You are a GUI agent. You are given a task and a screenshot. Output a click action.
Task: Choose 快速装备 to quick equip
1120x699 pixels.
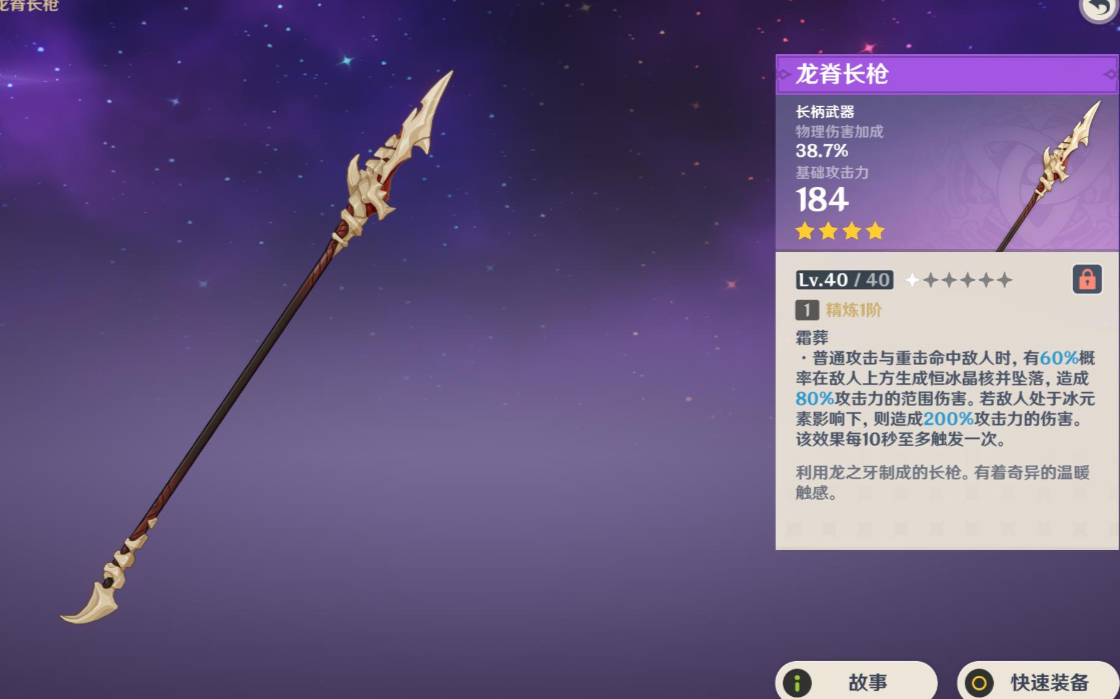click(x=1040, y=682)
